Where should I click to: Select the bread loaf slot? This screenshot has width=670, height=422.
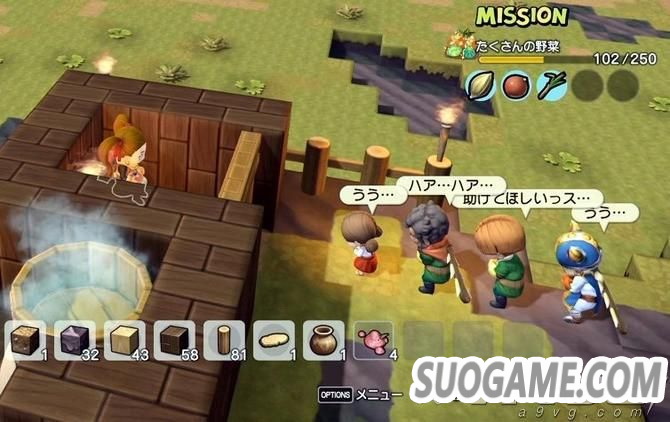[x=273, y=340]
